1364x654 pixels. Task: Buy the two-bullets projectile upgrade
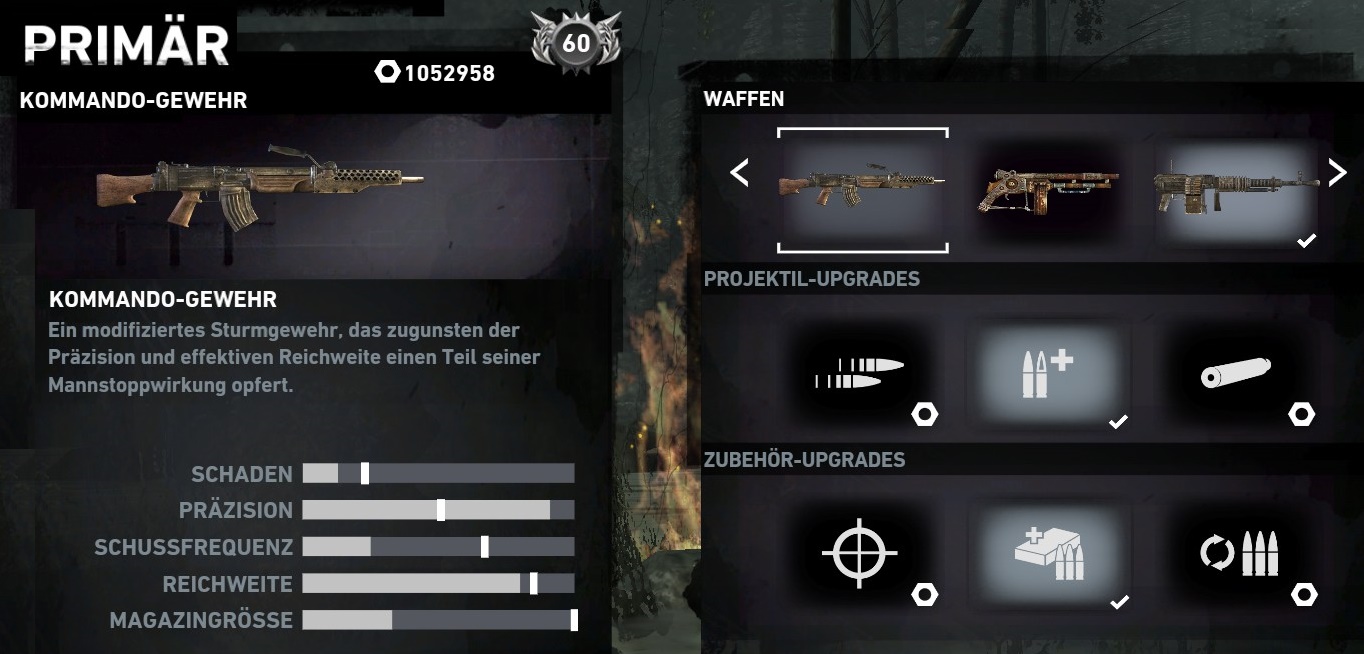[x=860, y=374]
